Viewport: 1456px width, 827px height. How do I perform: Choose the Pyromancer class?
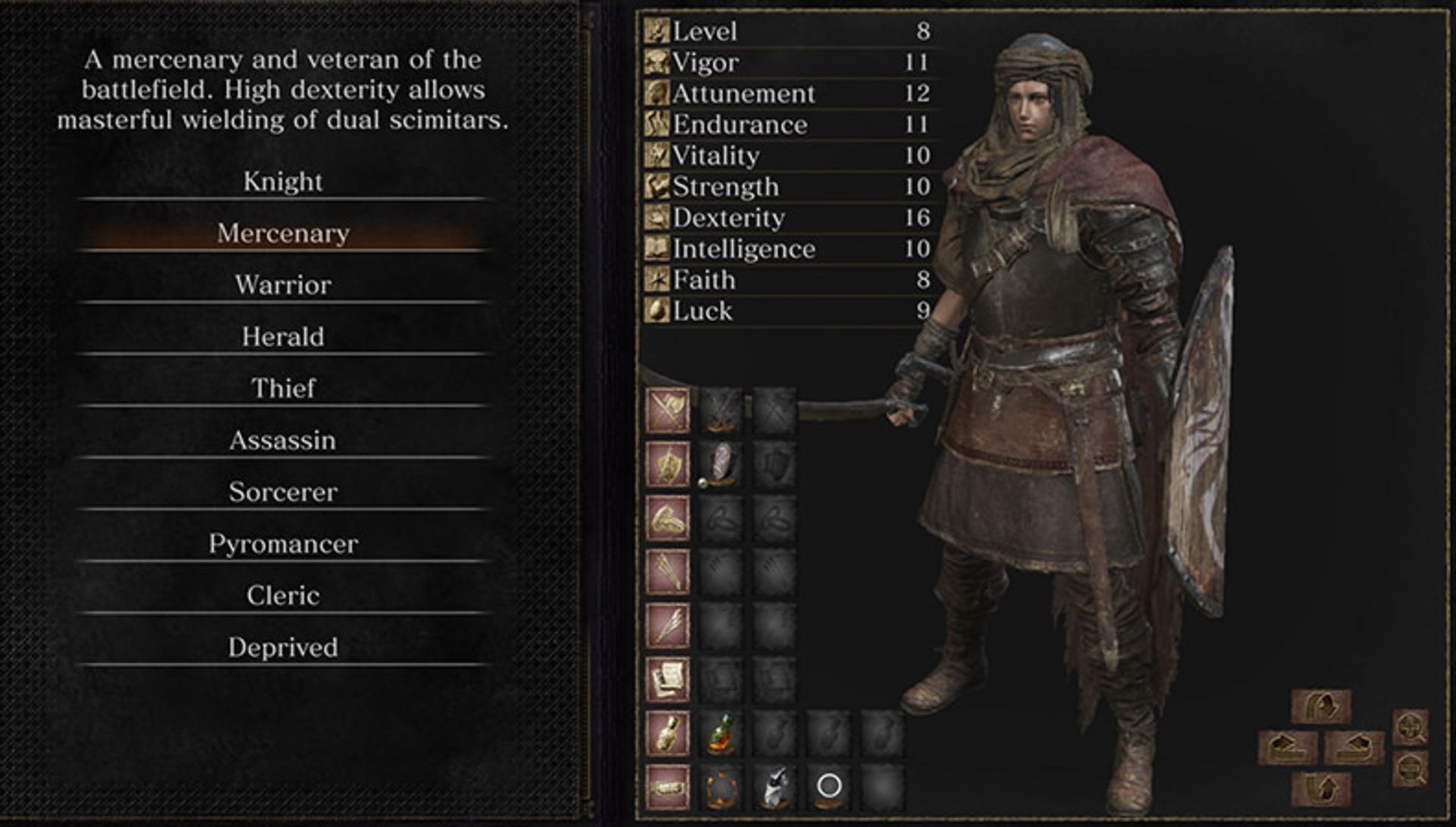[x=283, y=544]
